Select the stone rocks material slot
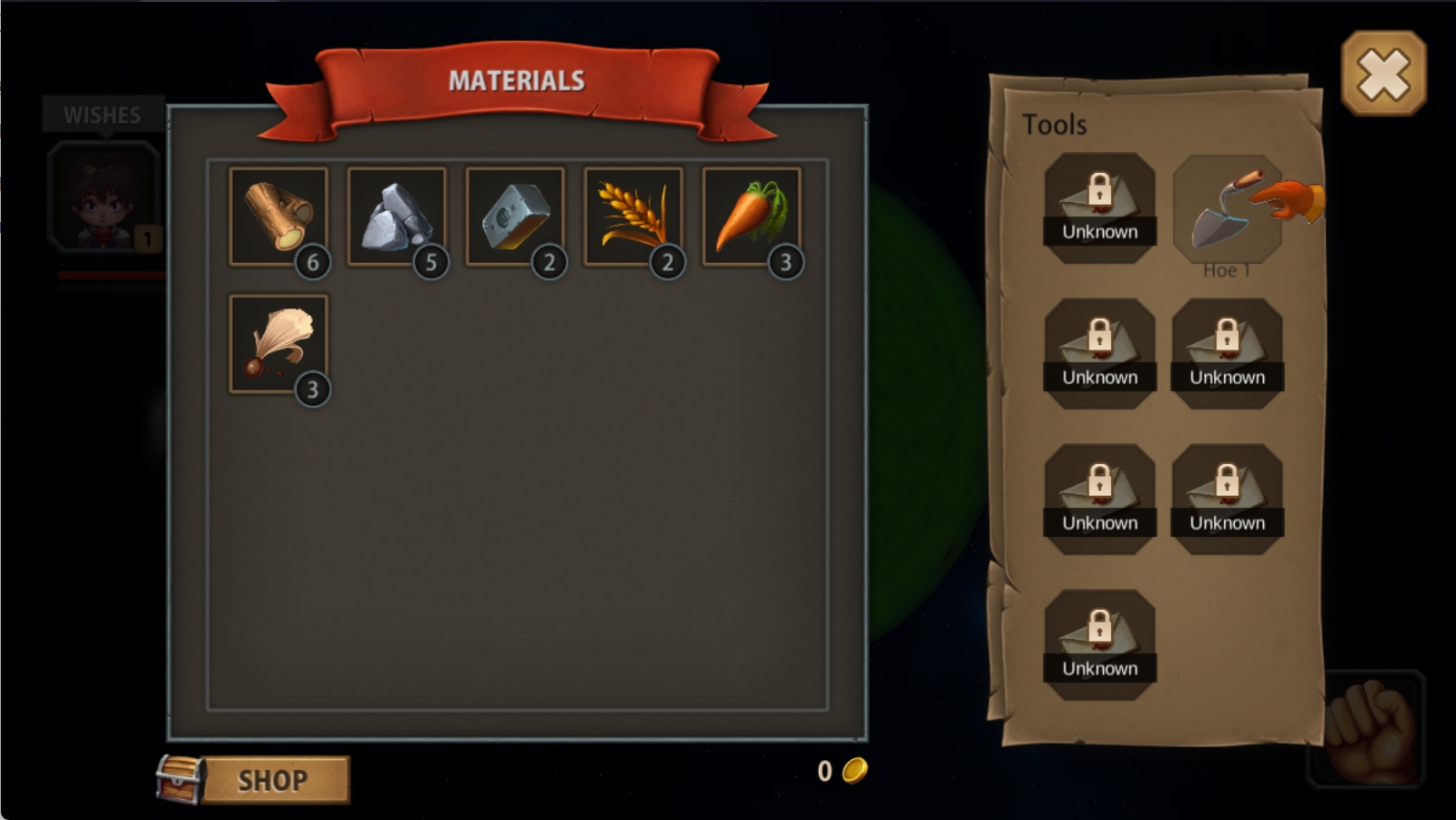The width and height of the screenshot is (1456, 820). point(397,217)
